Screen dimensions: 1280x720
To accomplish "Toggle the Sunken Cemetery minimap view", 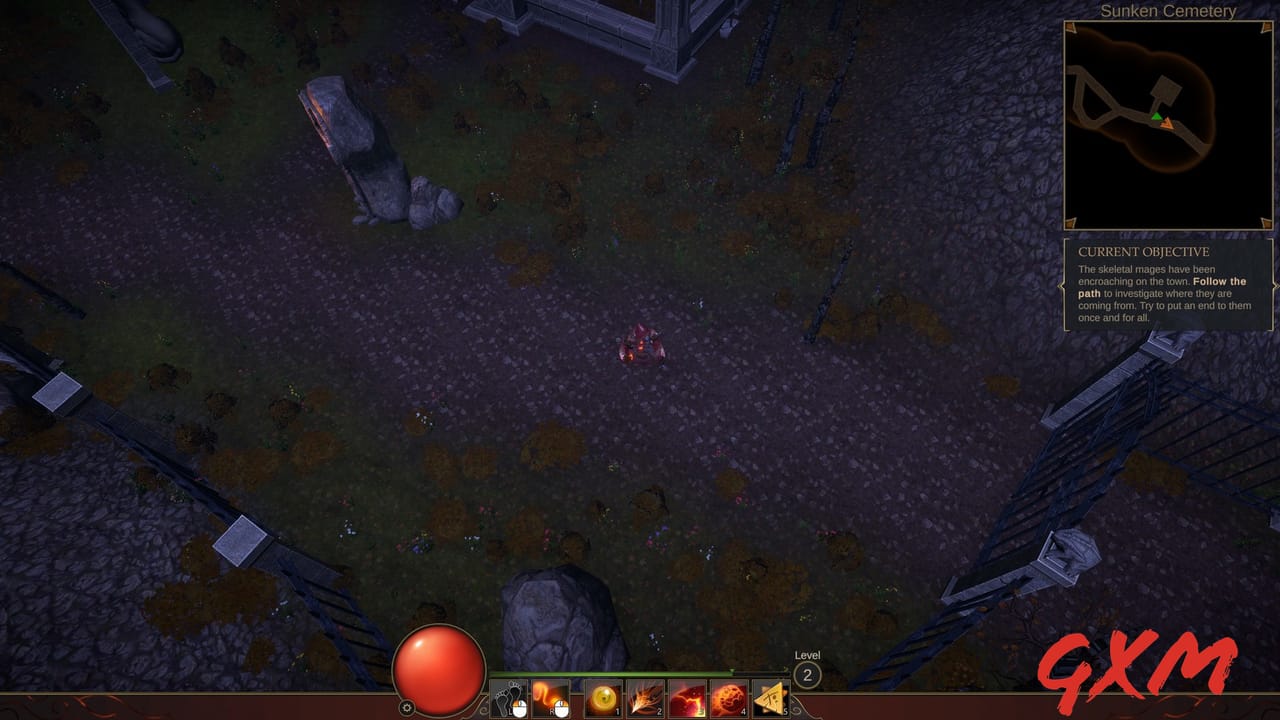I will pyautogui.click(x=1166, y=125).
